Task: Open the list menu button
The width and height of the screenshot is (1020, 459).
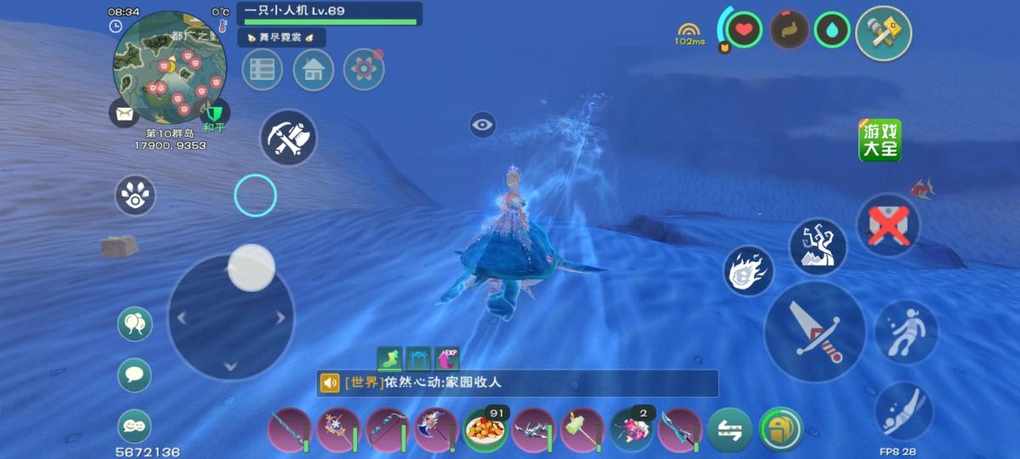Action: (x=262, y=70)
